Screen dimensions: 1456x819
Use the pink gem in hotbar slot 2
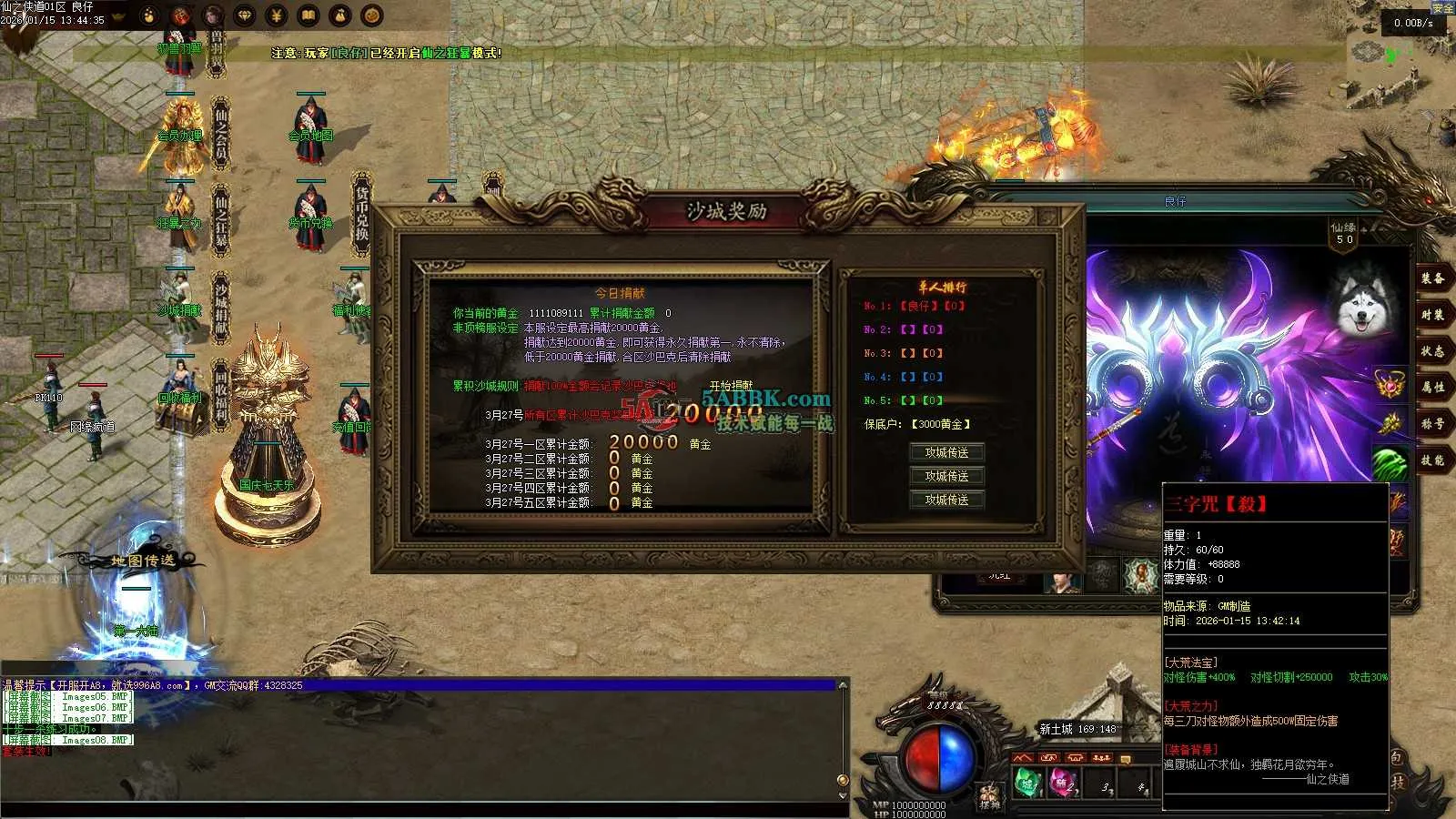pyautogui.click(x=1063, y=784)
